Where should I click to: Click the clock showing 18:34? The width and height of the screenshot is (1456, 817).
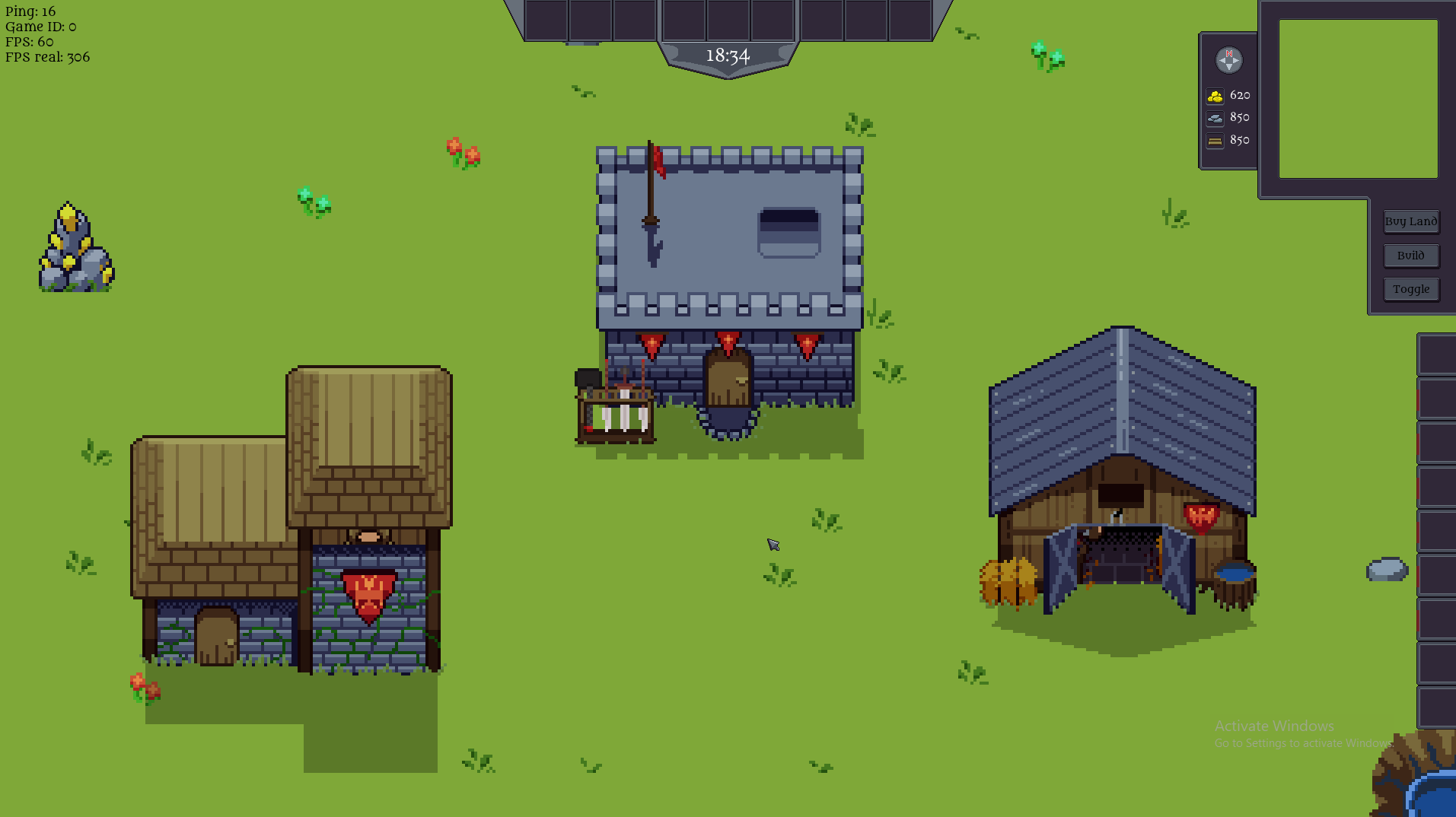pyautogui.click(x=728, y=55)
